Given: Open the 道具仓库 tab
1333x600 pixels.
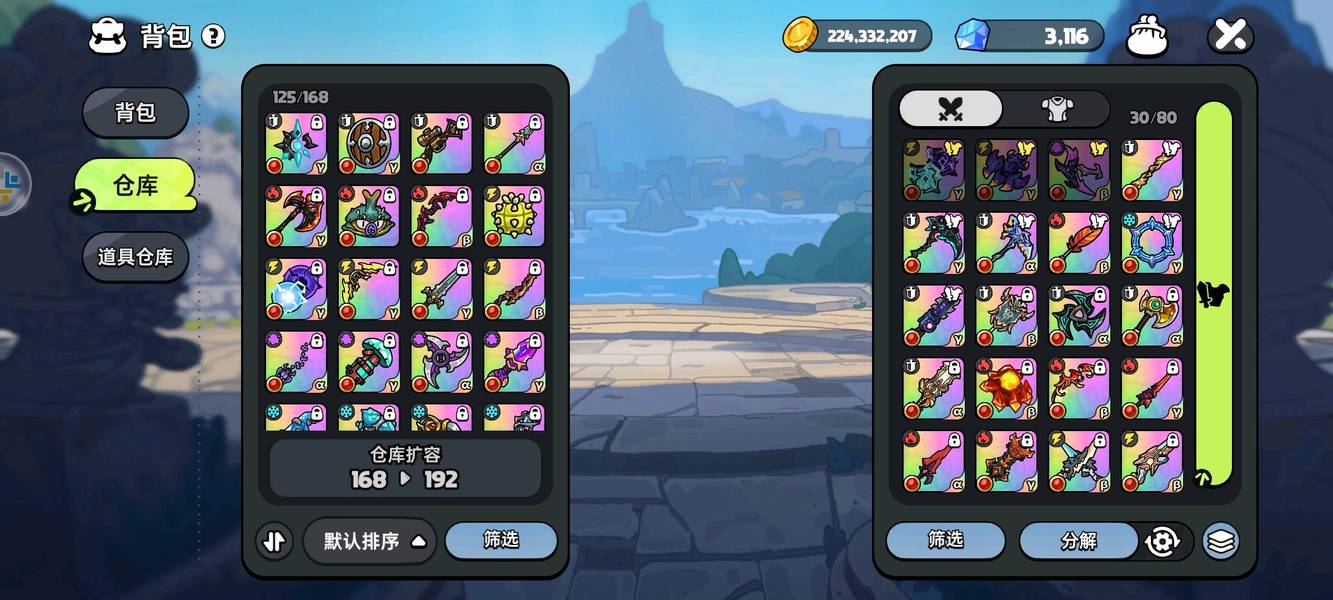Looking at the screenshot, I should 135,257.
